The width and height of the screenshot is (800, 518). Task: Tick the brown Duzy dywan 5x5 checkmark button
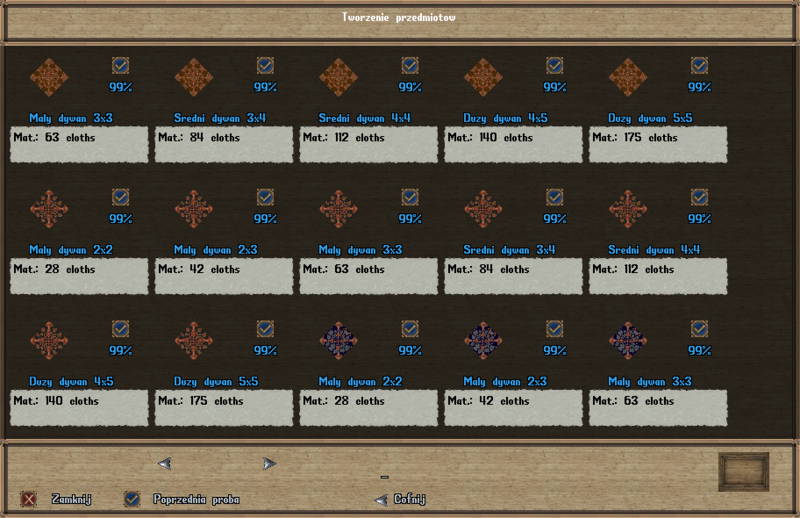[699, 66]
